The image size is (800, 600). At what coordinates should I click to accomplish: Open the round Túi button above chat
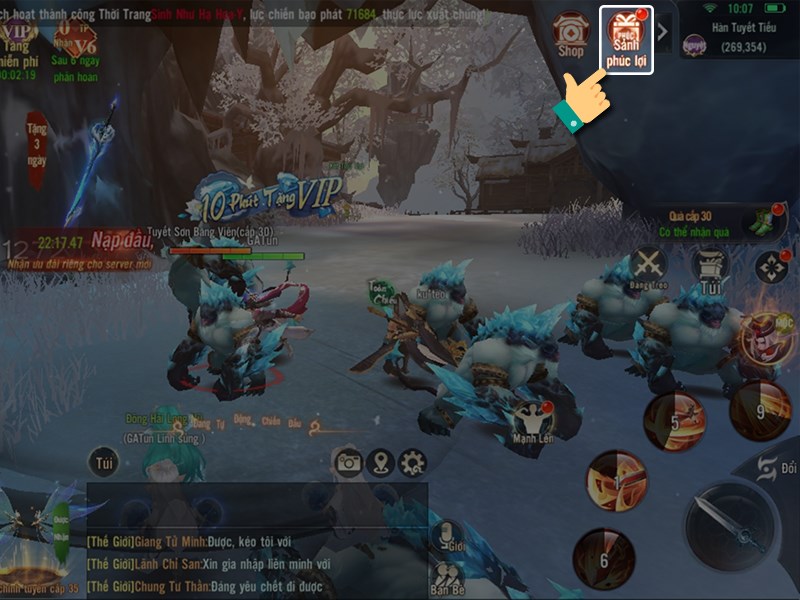(103, 462)
